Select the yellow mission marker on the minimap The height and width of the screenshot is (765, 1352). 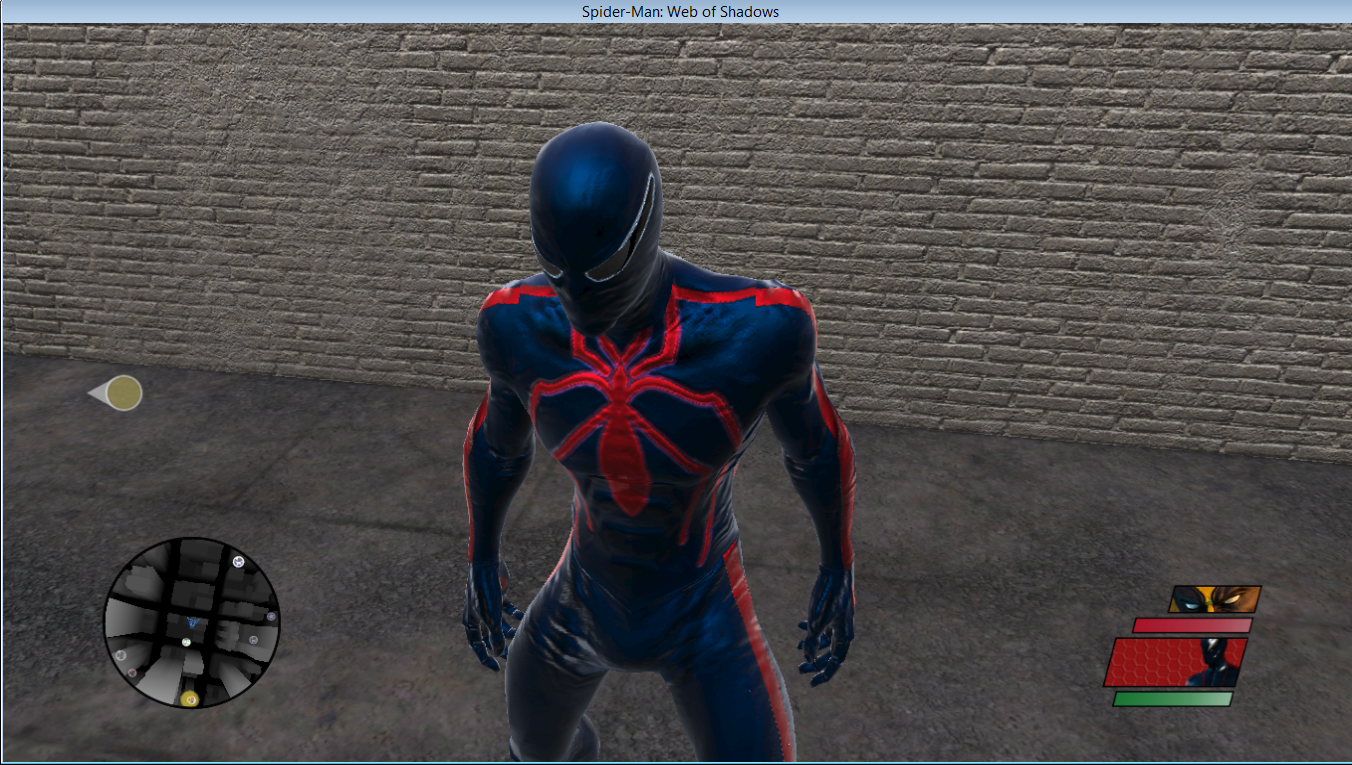[190, 699]
